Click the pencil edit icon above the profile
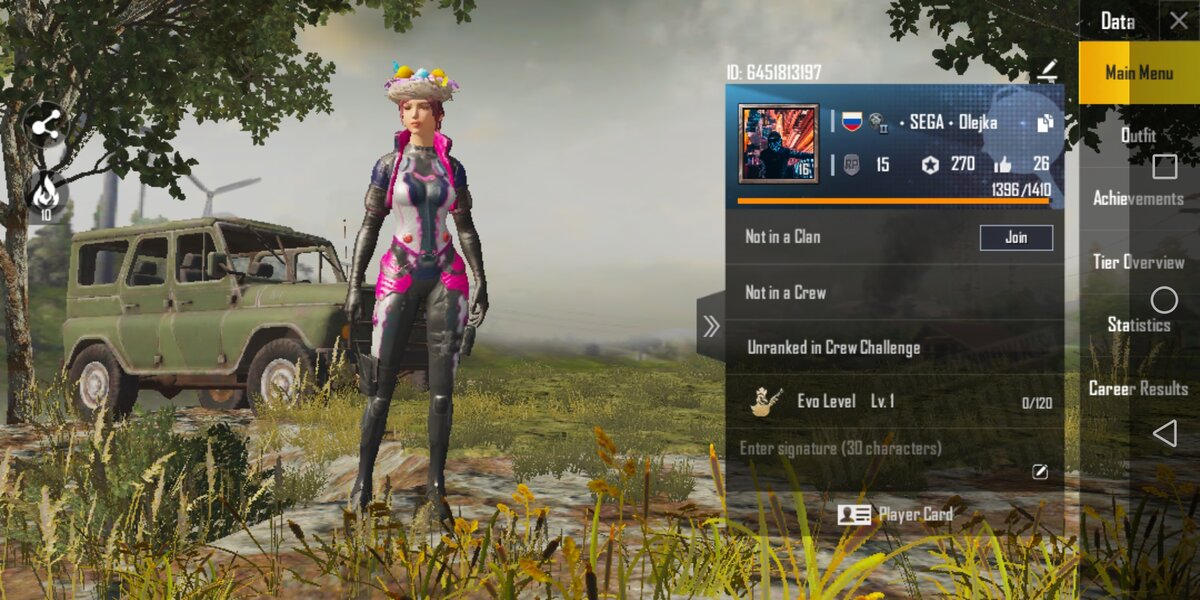The height and width of the screenshot is (600, 1200). pos(1047,70)
